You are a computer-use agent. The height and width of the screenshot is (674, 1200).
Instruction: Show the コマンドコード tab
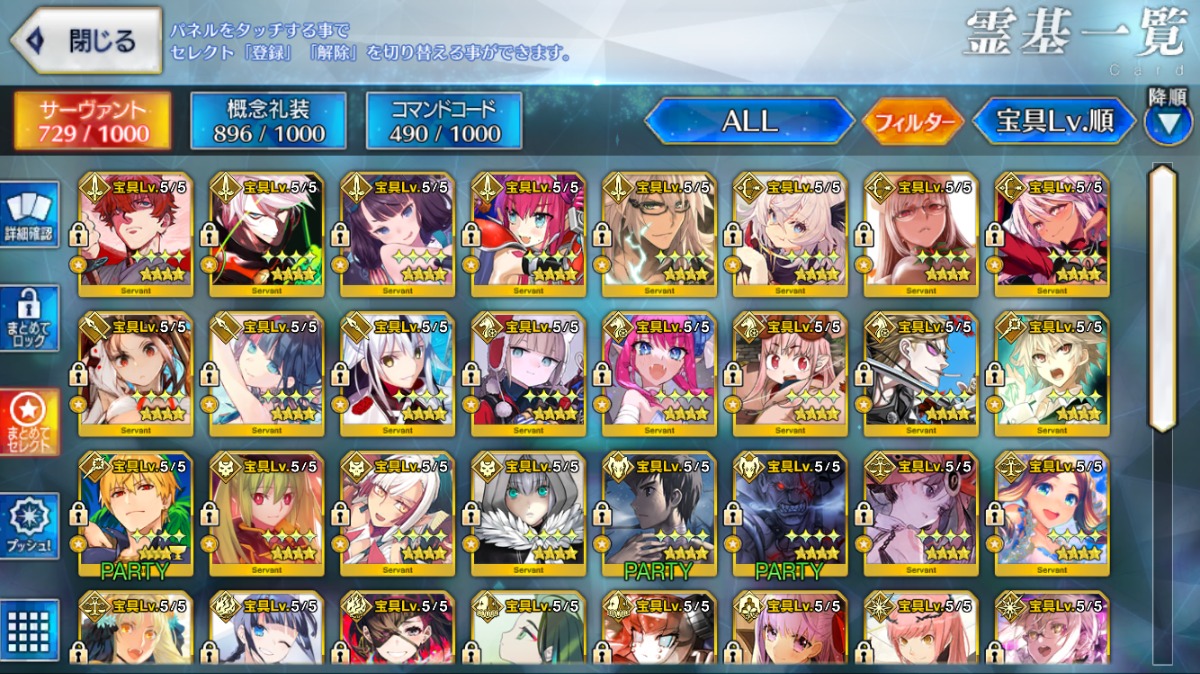coord(444,121)
